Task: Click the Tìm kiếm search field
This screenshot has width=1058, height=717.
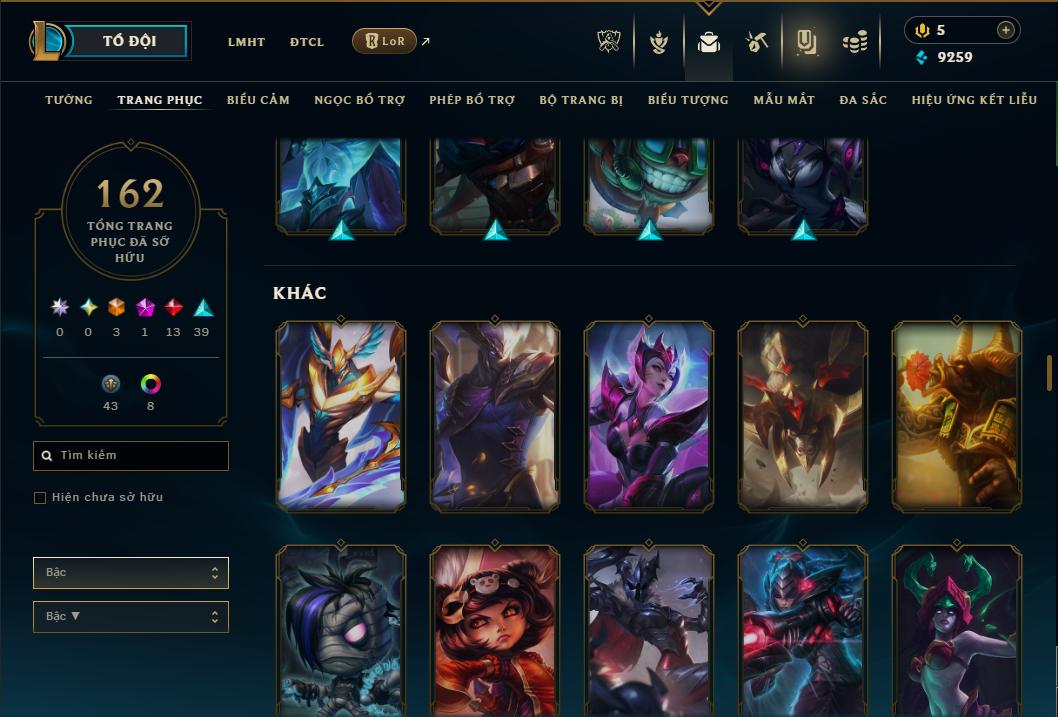Action: pyautogui.click(x=131, y=456)
